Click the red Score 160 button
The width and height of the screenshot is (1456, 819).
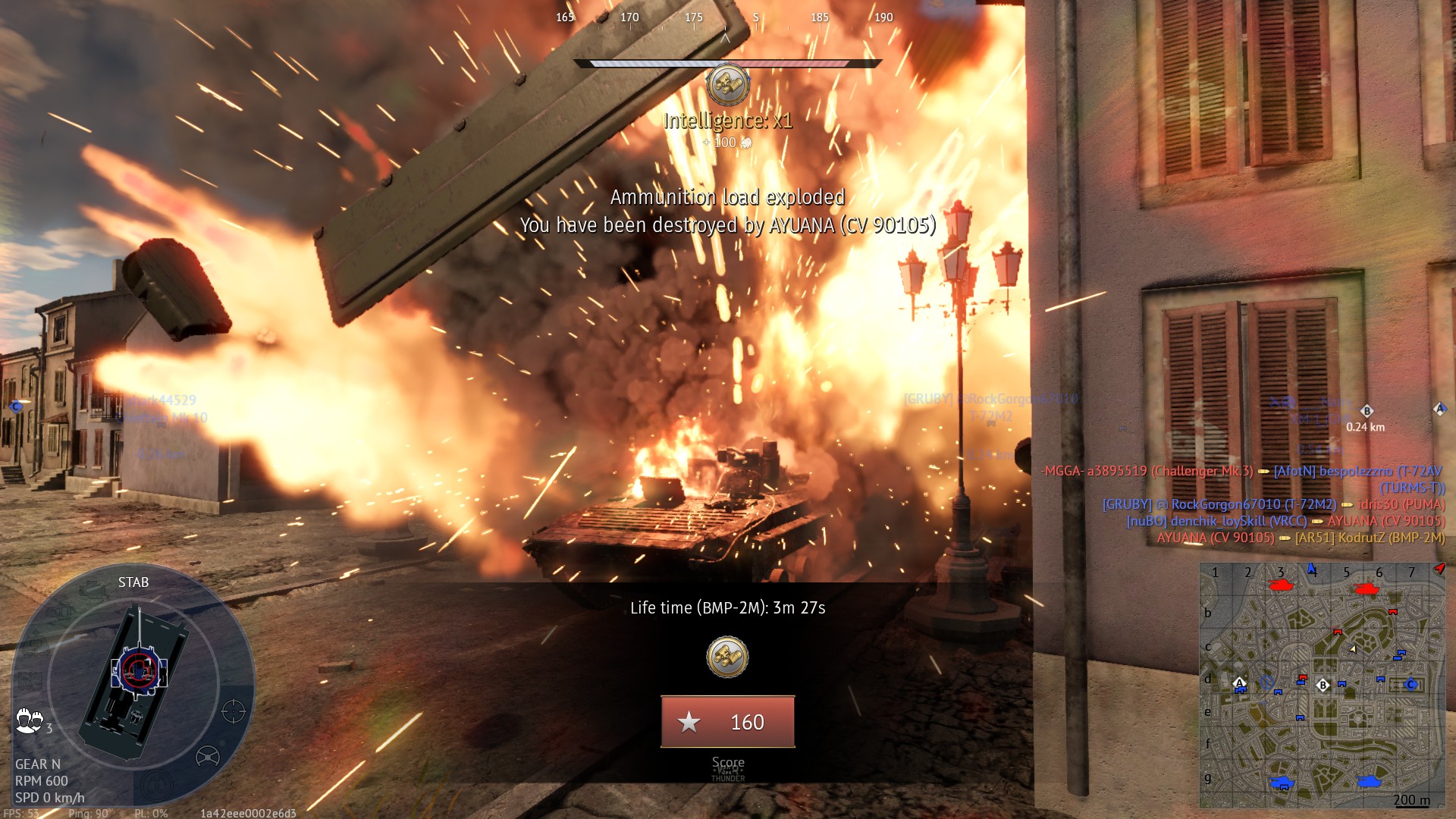(727, 722)
